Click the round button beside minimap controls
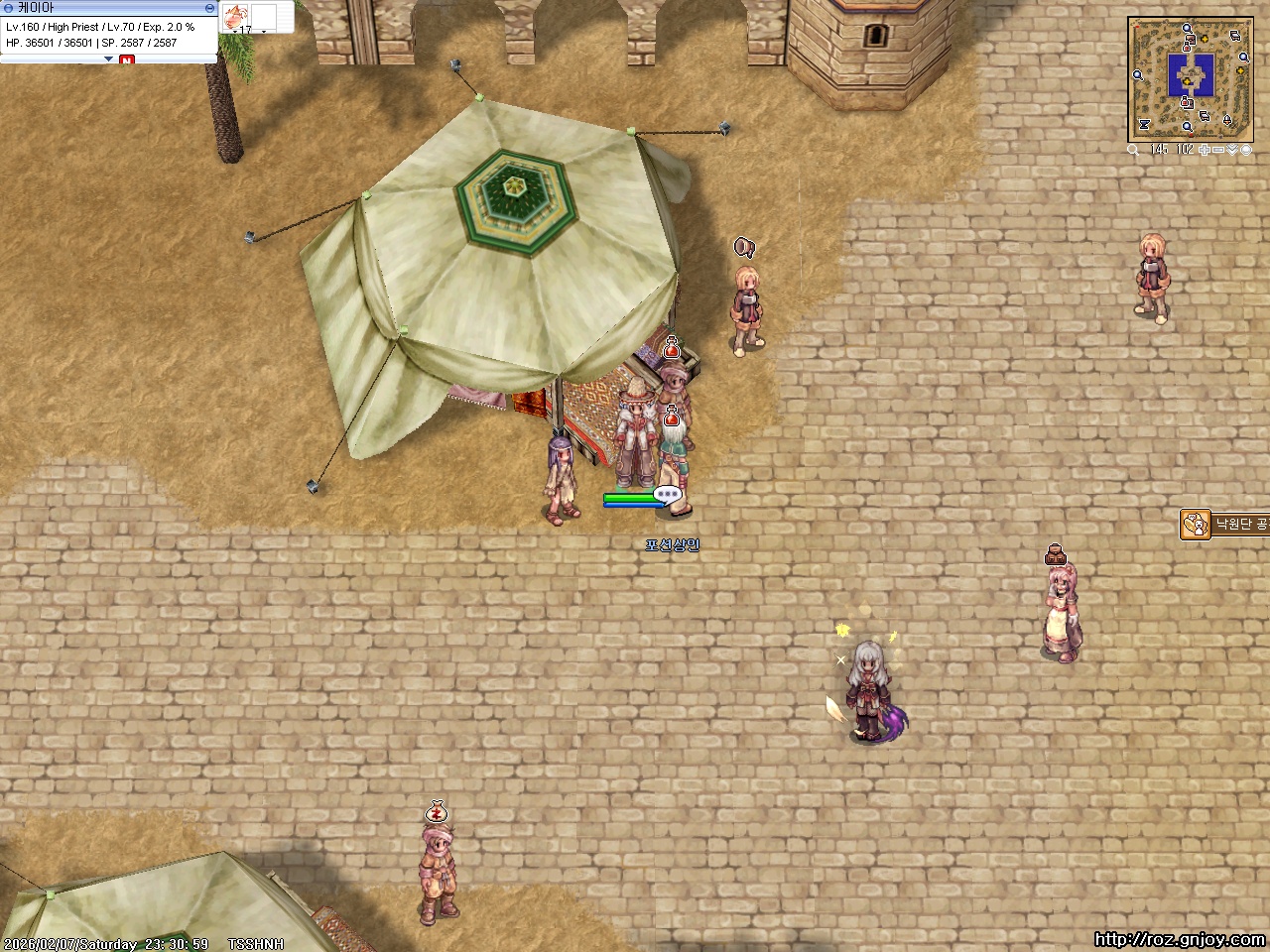1270x952 pixels. point(1246,150)
